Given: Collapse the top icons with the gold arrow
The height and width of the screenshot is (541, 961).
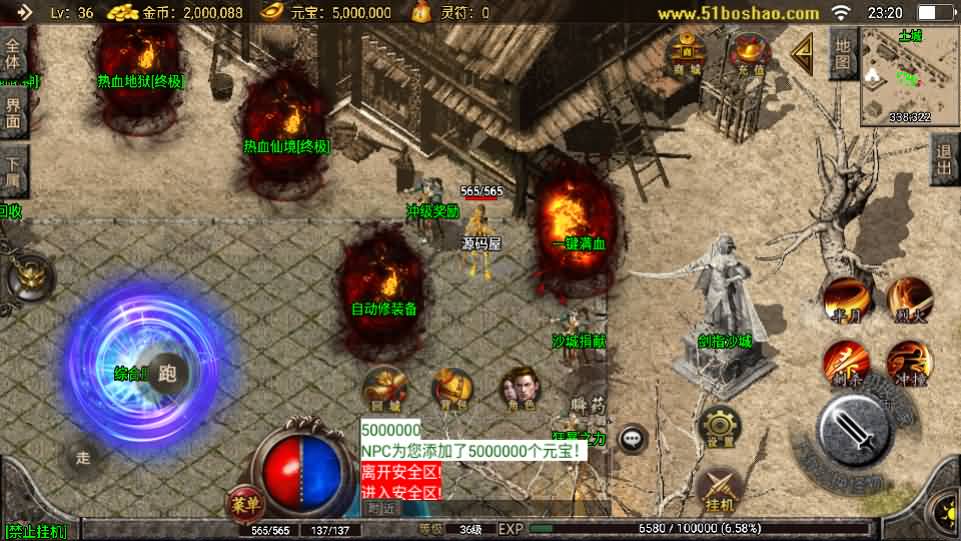Looking at the screenshot, I should click(x=801, y=53).
